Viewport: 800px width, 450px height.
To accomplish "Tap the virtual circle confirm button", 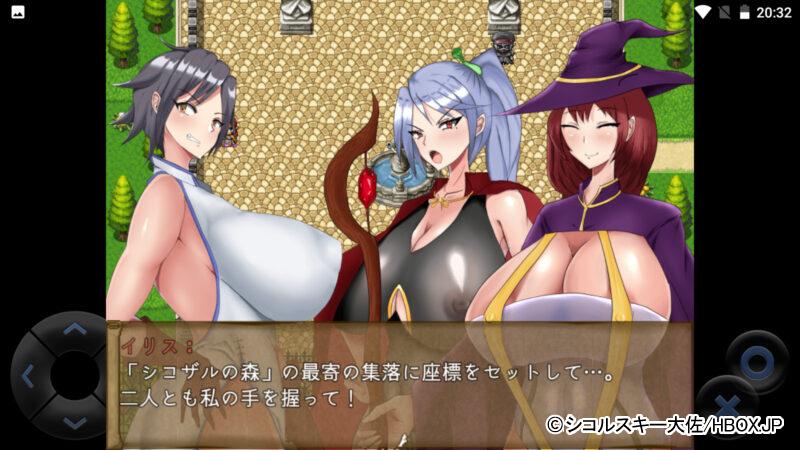I will (x=757, y=359).
